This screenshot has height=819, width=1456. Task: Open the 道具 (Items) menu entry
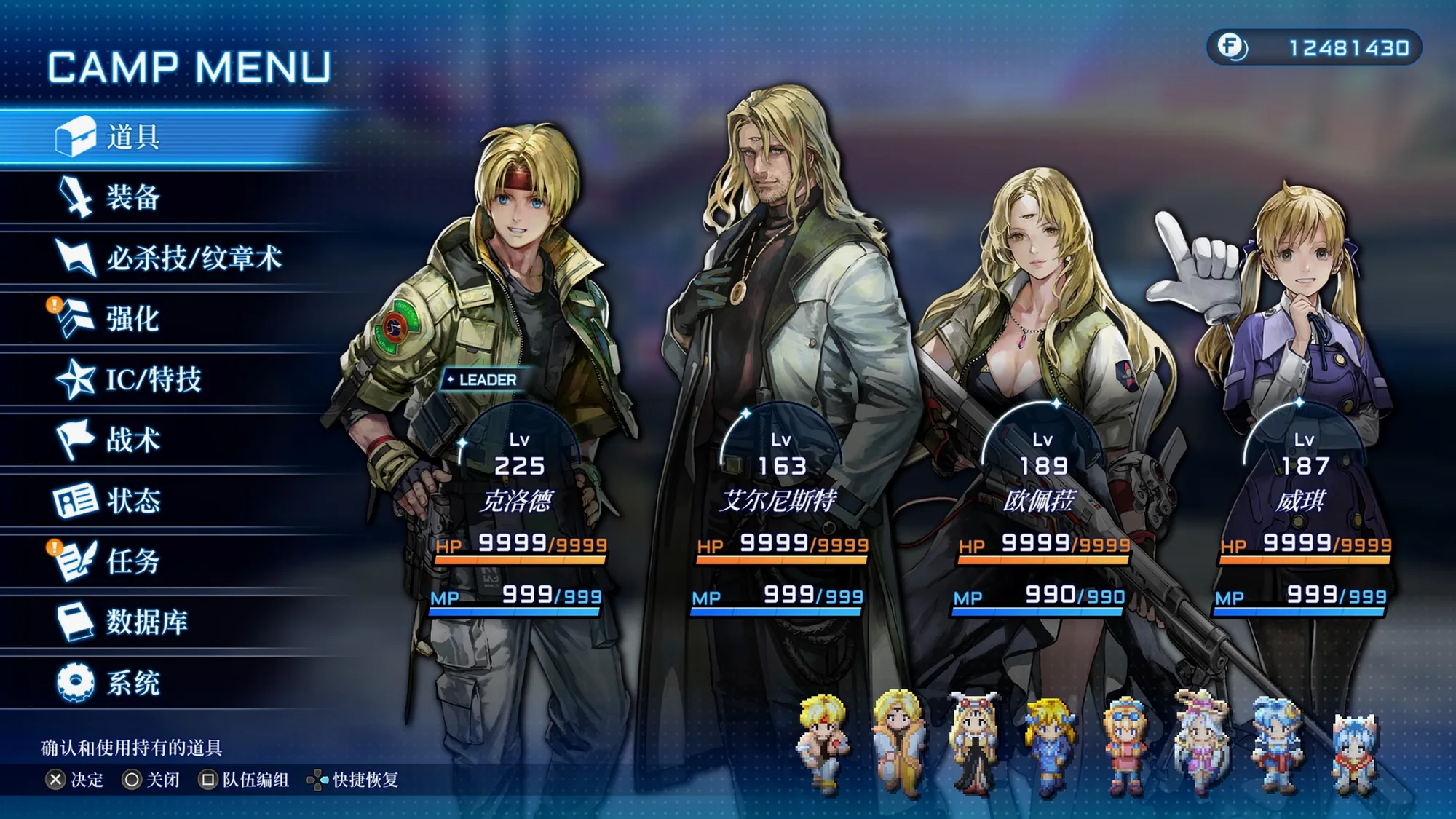point(135,137)
